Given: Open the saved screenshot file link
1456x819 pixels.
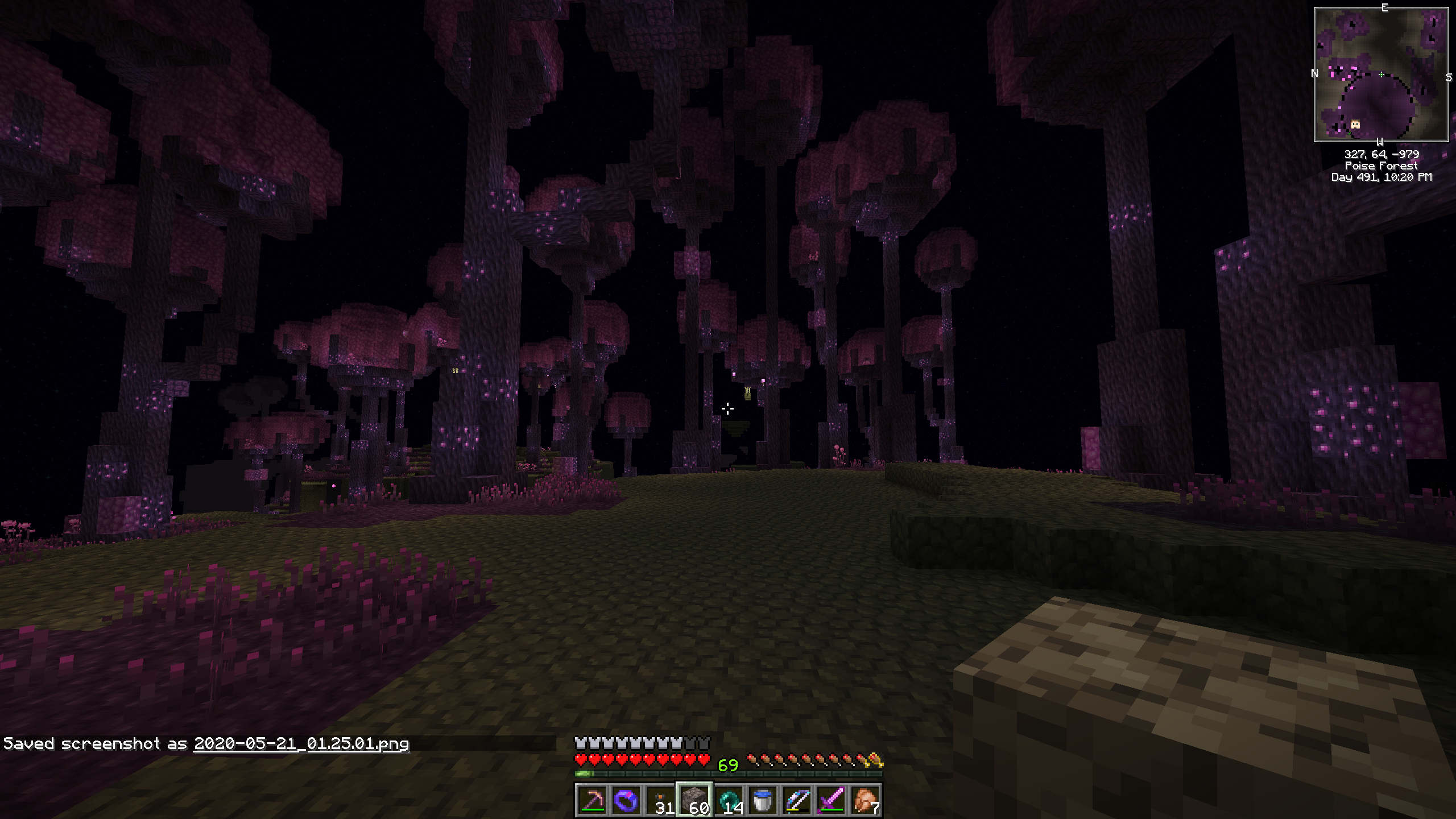Looking at the screenshot, I should 301,744.
